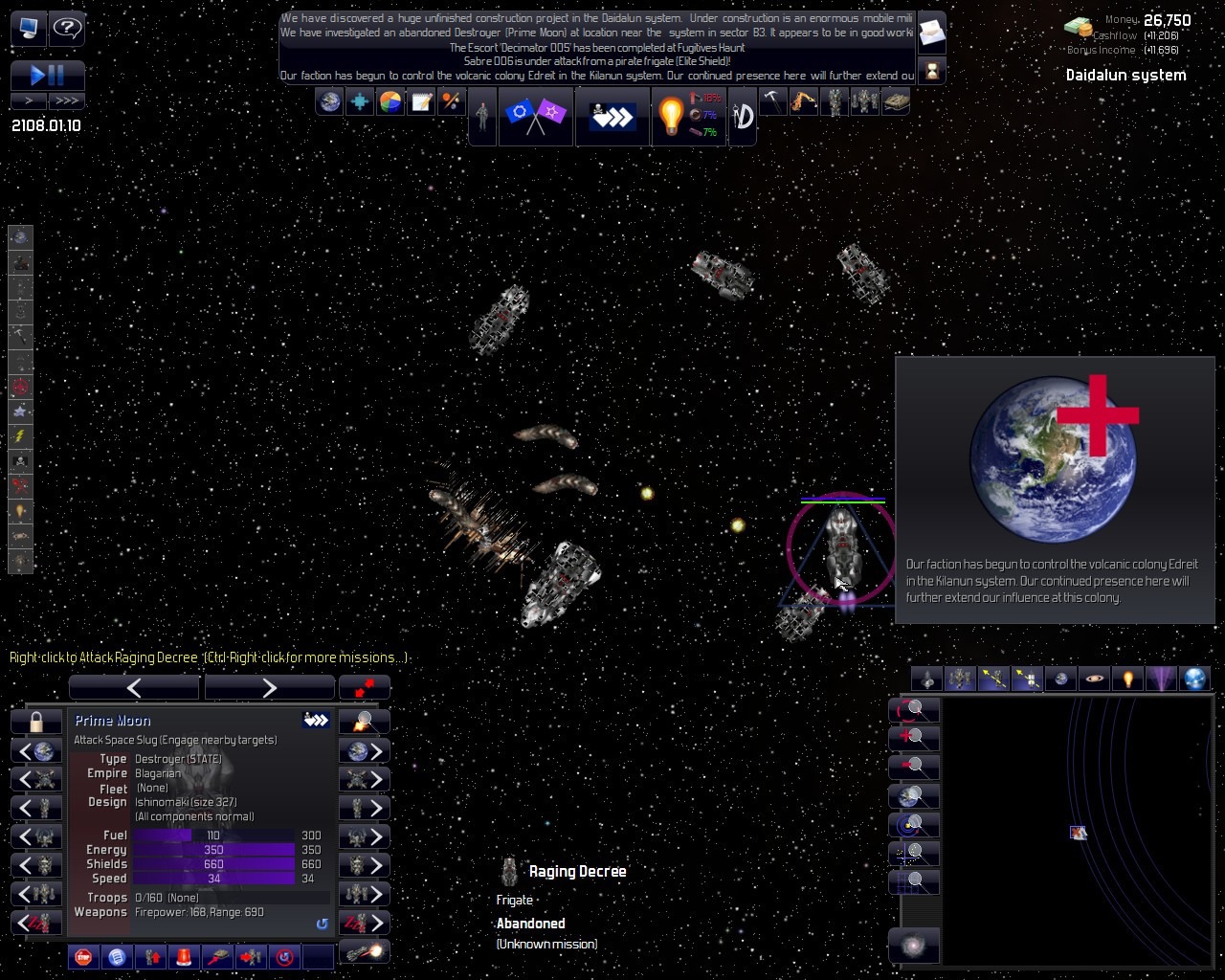Open the construction crane build icon
Viewport: 1225px width, 980px height.
pyautogui.click(x=803, y=101)
